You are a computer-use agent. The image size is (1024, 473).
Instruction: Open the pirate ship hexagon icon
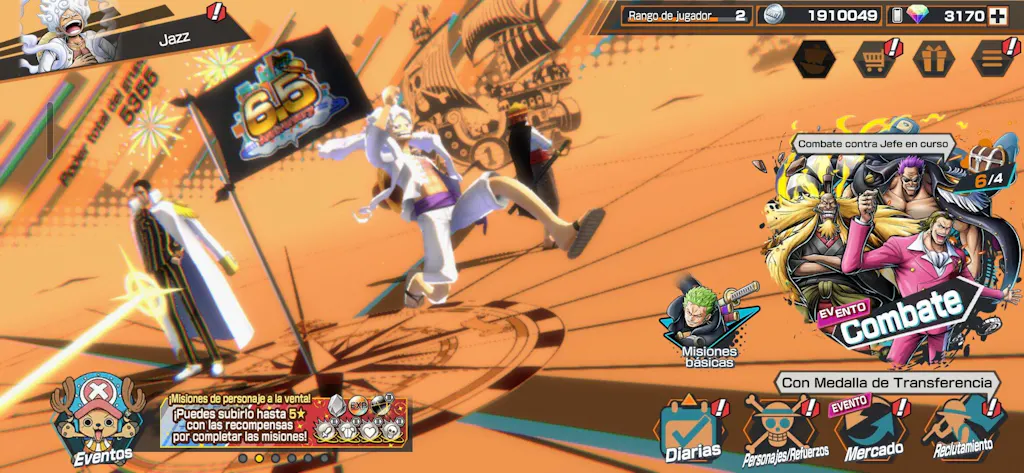coord(813,59)
